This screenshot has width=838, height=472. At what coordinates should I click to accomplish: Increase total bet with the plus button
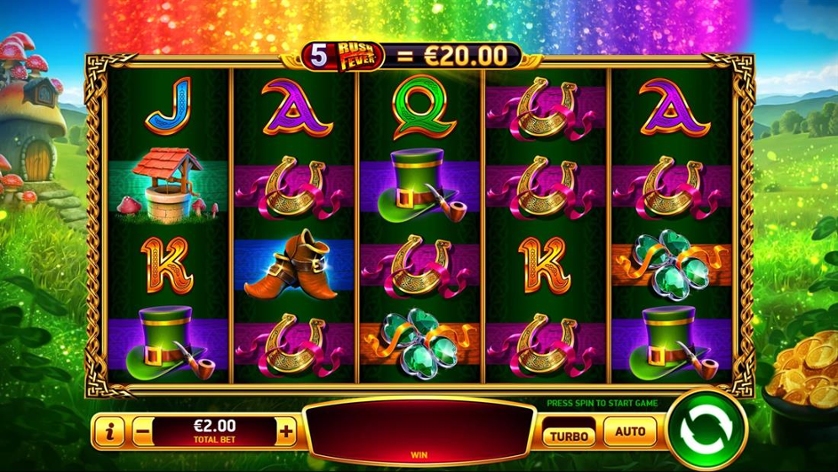pos(287,432)
